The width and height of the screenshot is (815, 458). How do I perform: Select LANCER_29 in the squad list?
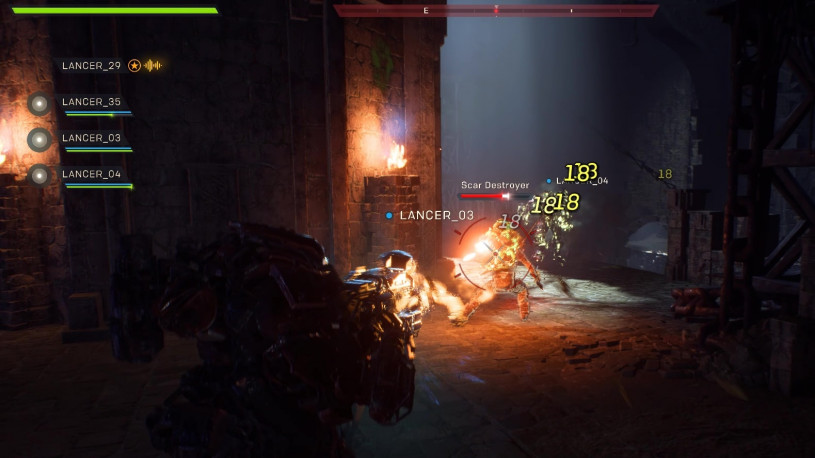[91, 66]
